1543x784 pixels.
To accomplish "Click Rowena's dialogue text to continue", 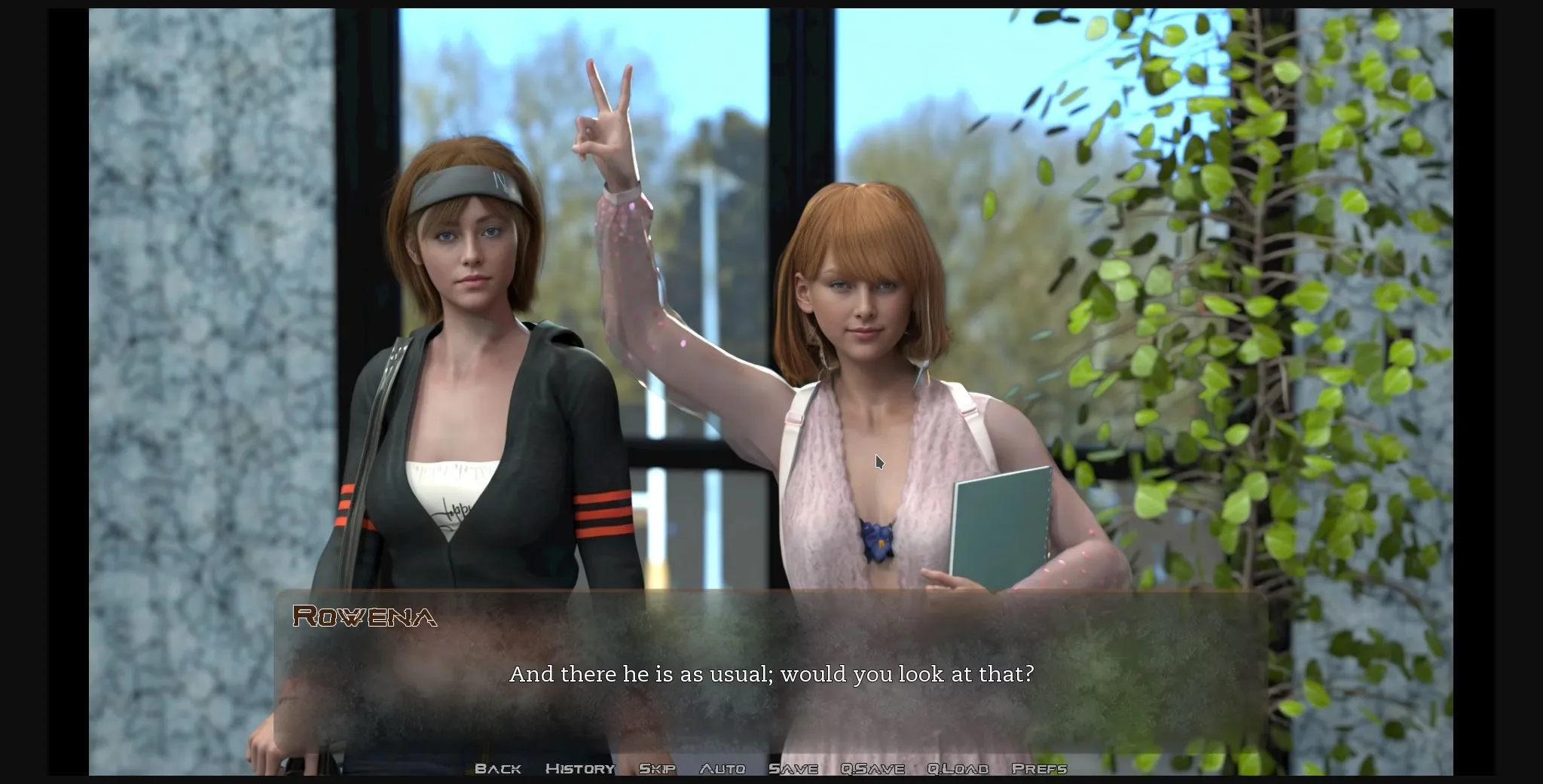I will pyautogui.click(x=771, y=674).
